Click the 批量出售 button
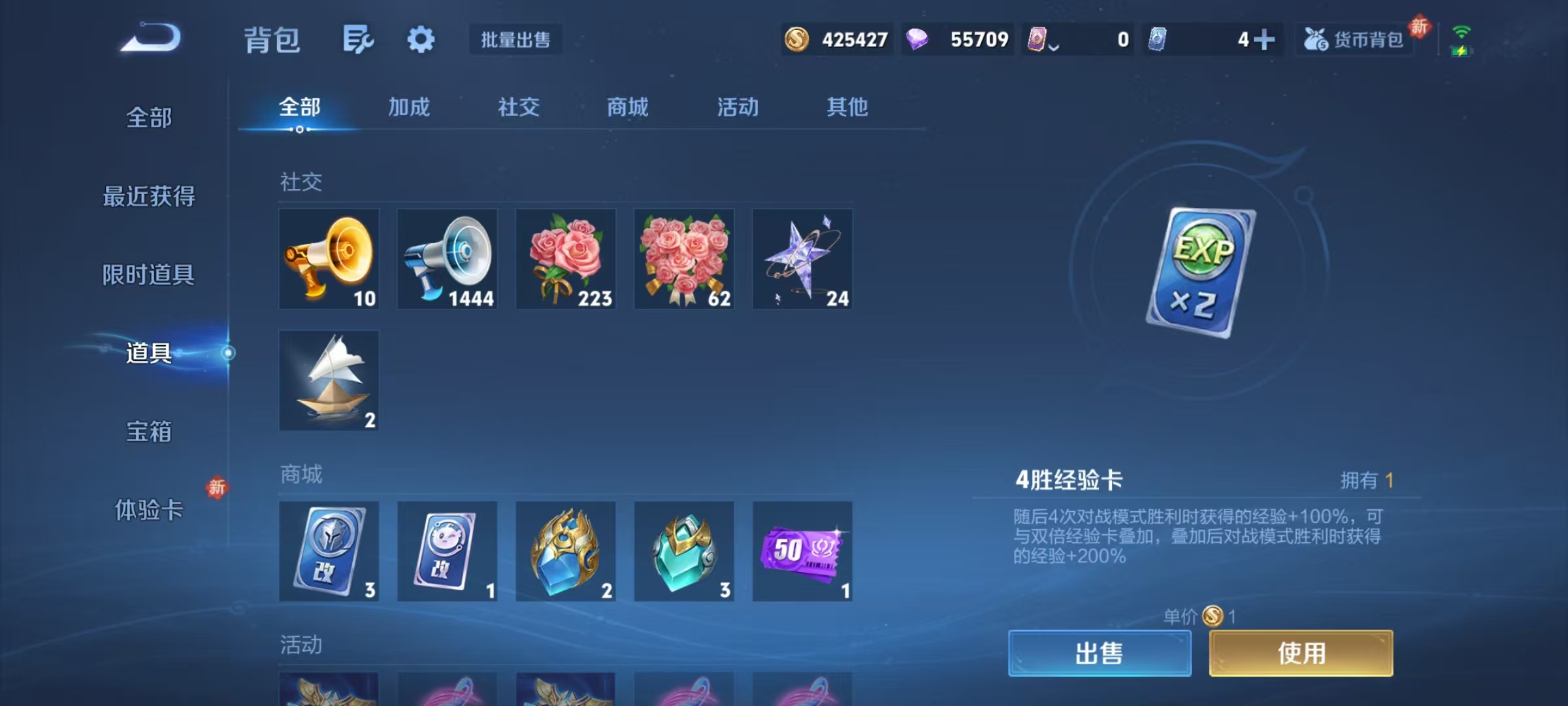 click(x=515, y=40)
